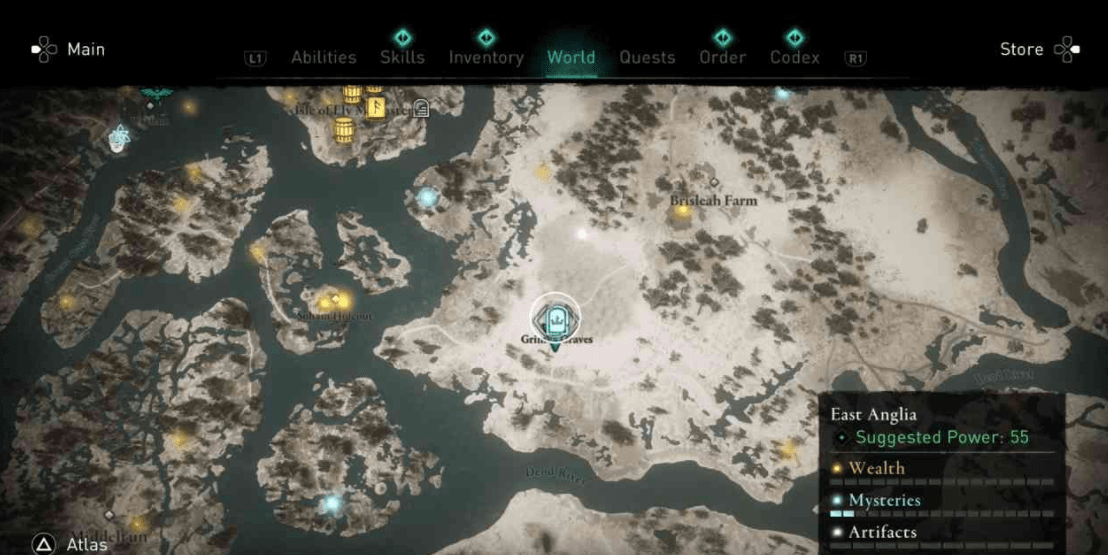This screenshot has width=1108, height=555.
Task: Select the Artifacts legend entry
Action: 882,532
